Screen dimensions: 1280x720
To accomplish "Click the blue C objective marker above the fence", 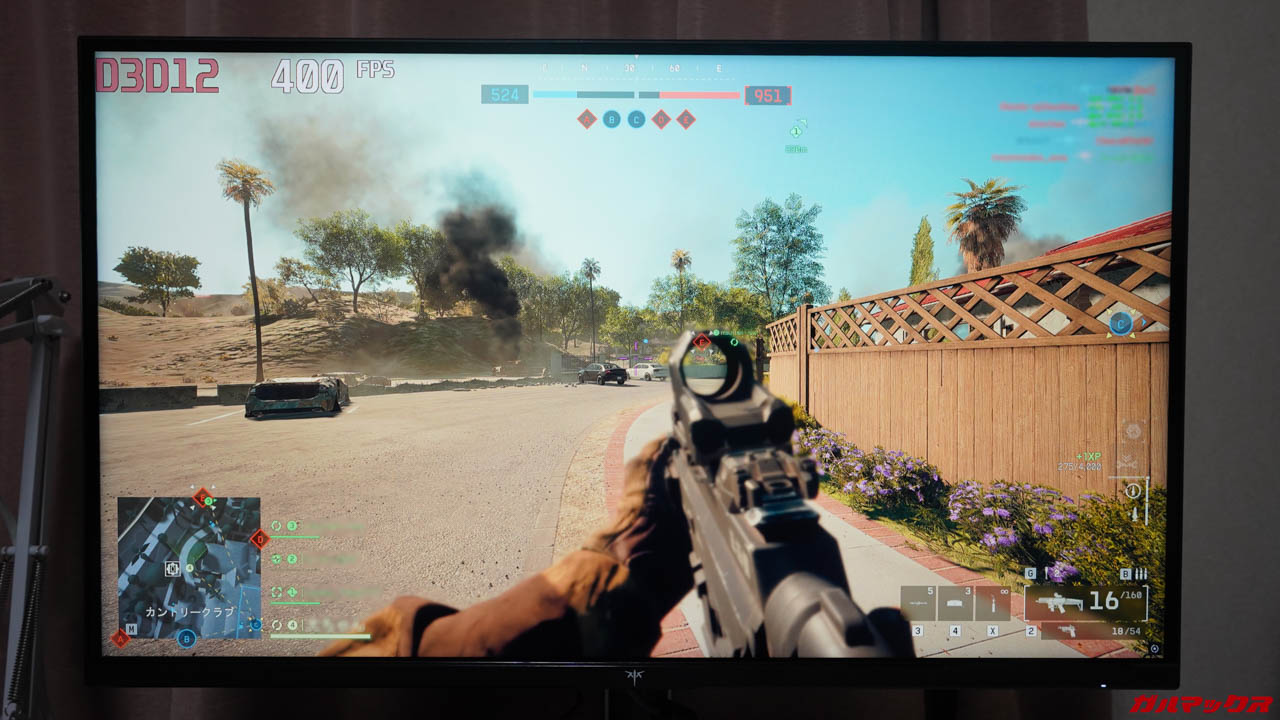I will click(1120, 322).
